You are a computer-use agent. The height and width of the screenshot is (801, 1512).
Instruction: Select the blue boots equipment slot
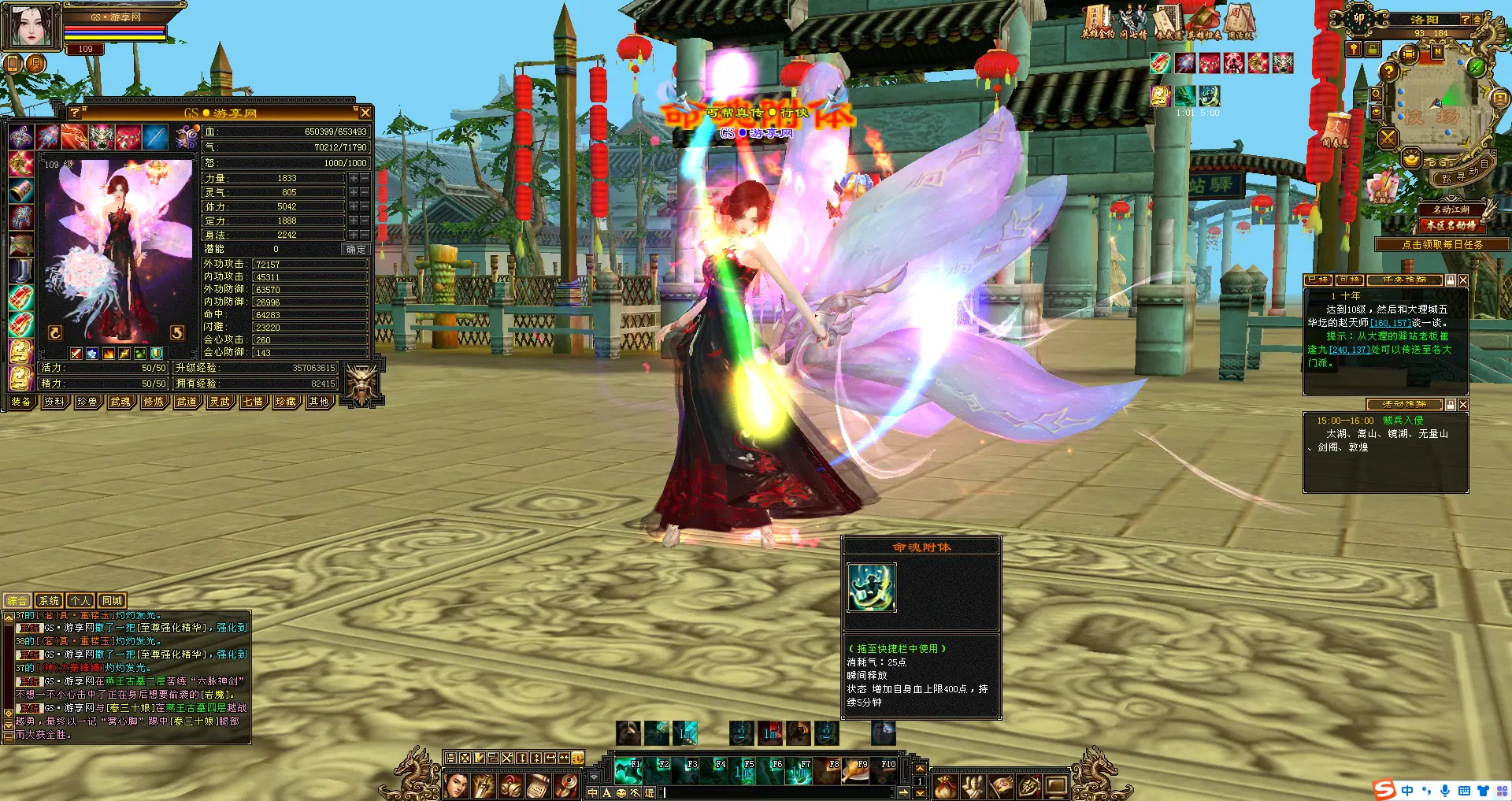(x=21, y=271)
